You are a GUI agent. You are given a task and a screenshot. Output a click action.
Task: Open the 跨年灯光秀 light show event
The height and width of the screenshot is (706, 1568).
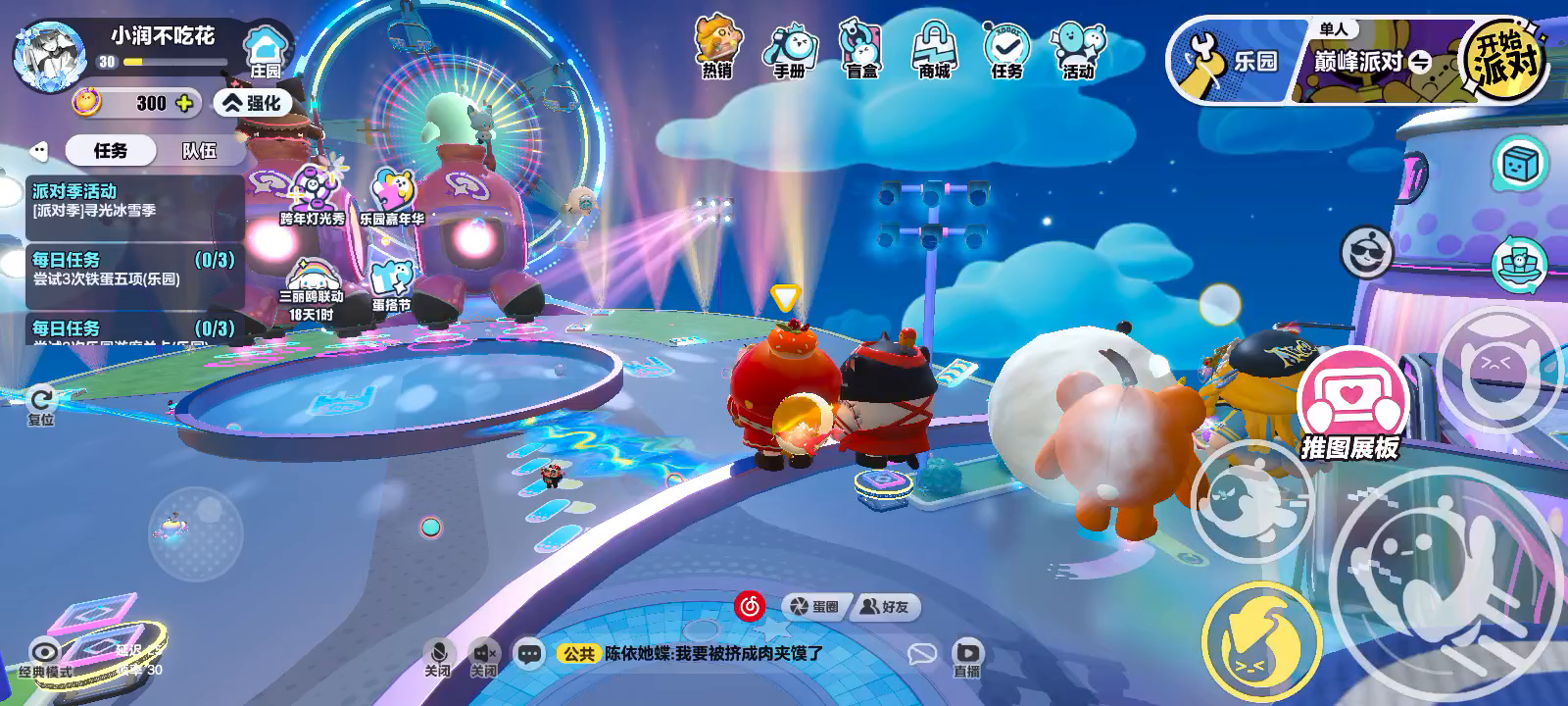[313, 196]
